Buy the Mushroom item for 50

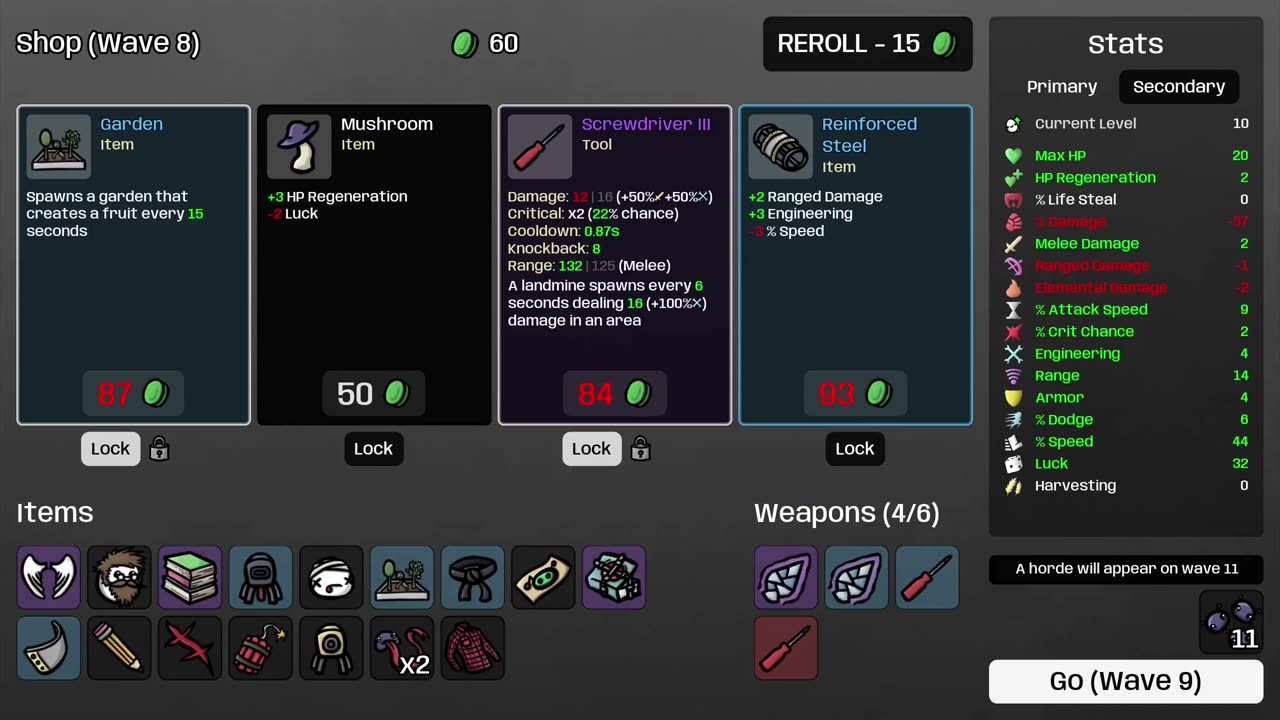point(374,393)
